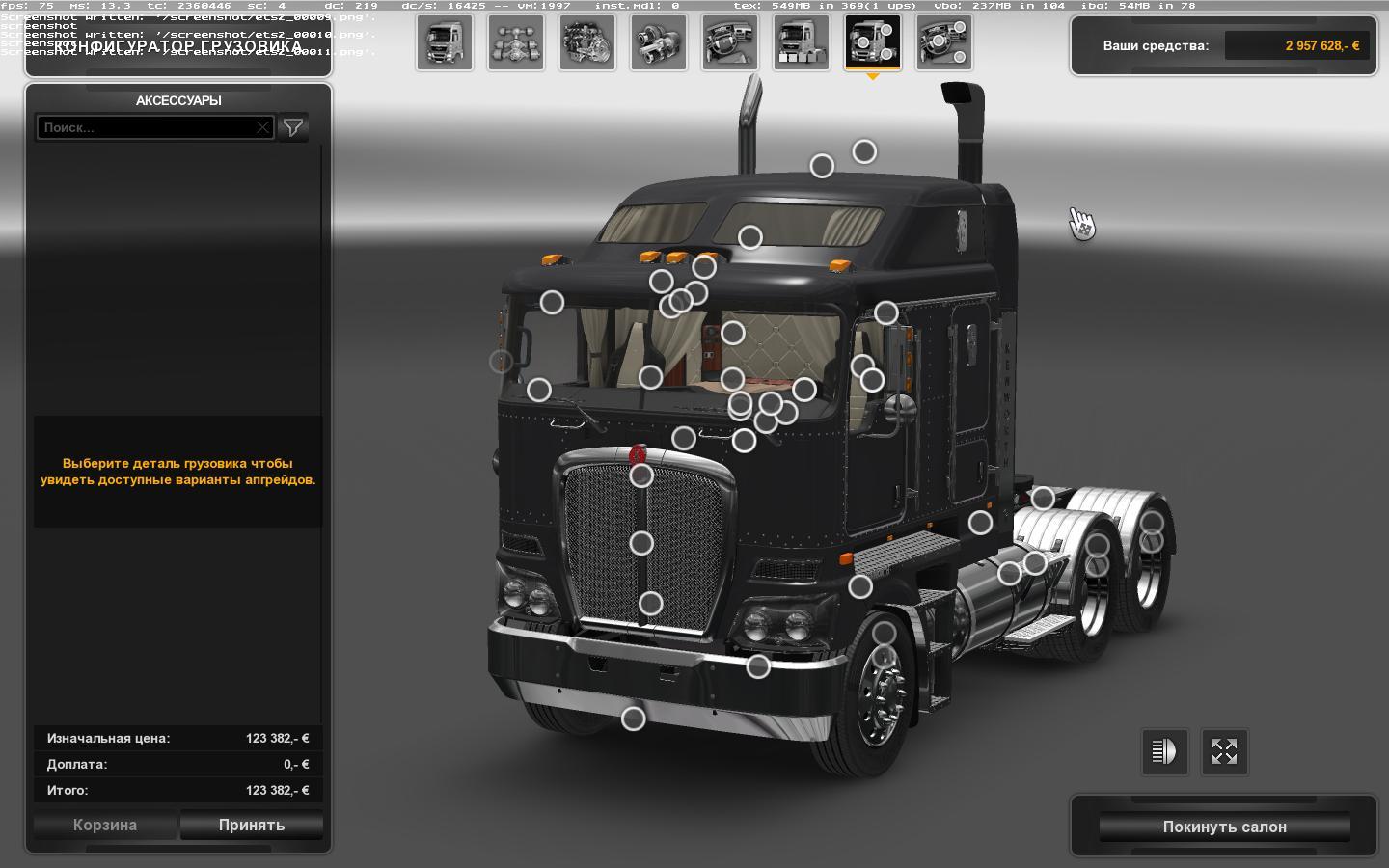Image resolution: width=1389 pixels, height=868 pixels.
Task: Toggle the truck headlights button
Action: click(x=1164, y=751)
